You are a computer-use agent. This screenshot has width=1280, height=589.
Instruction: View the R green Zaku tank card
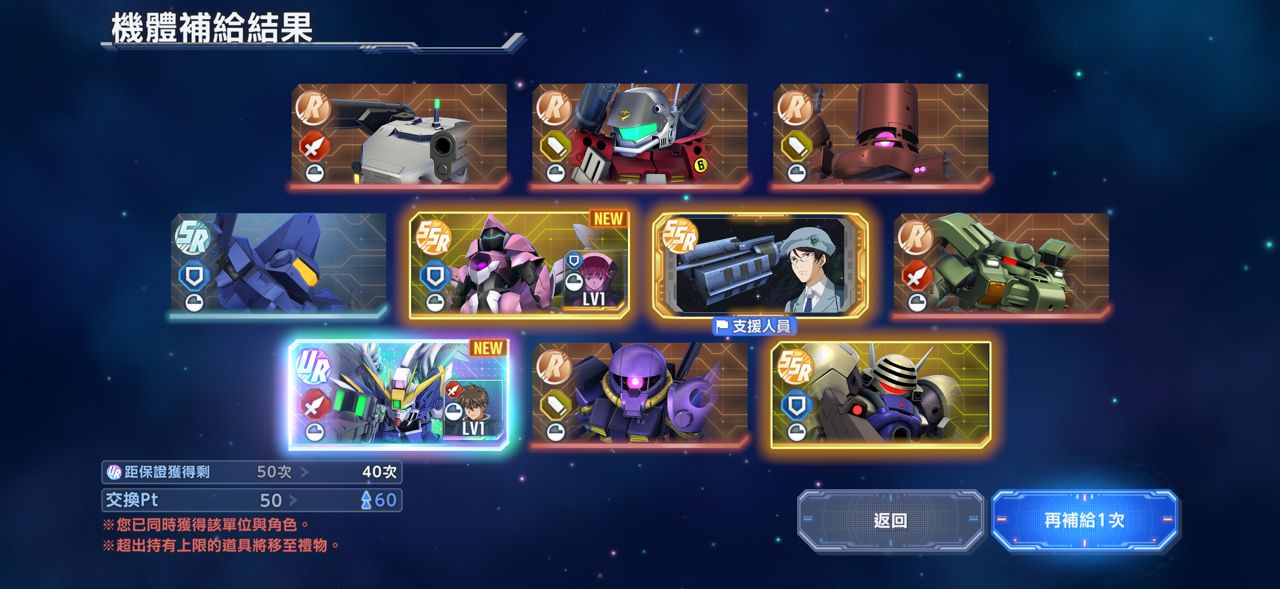(x=1001, y=265)
